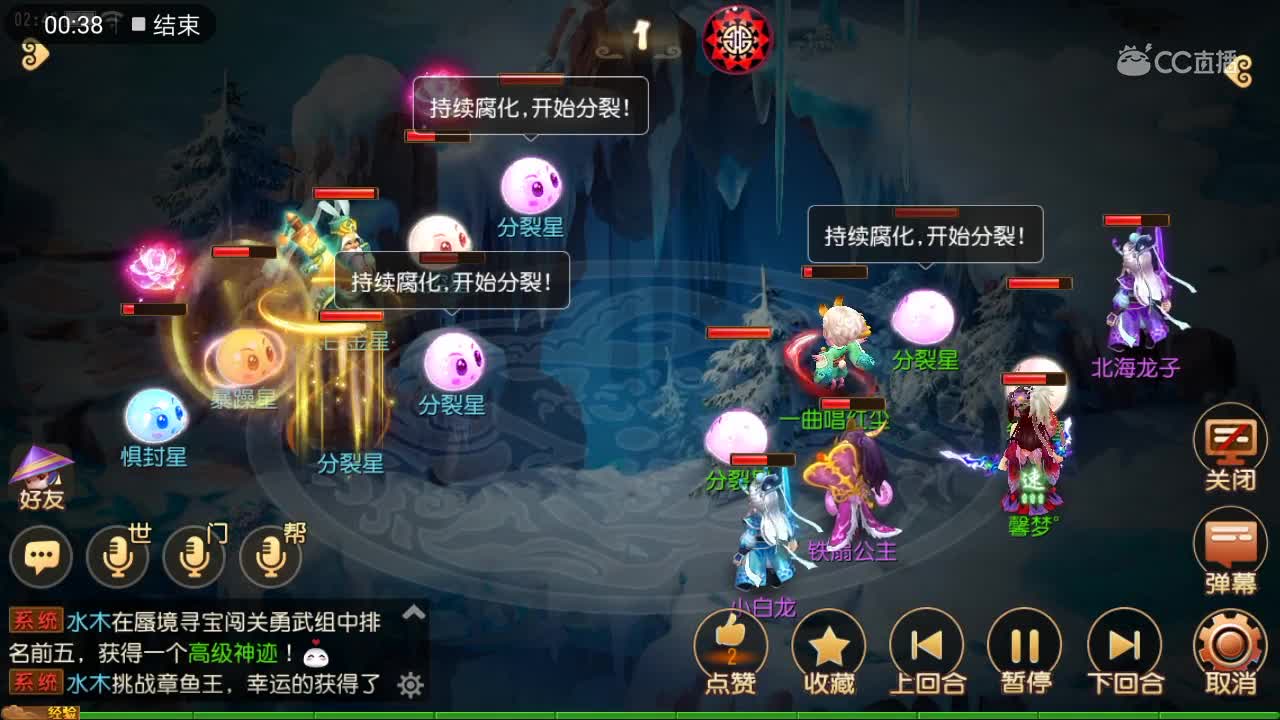This screenshot has width=1280, height=720.
Task: Open the chat bubble message panel
Action: (42, 555)
